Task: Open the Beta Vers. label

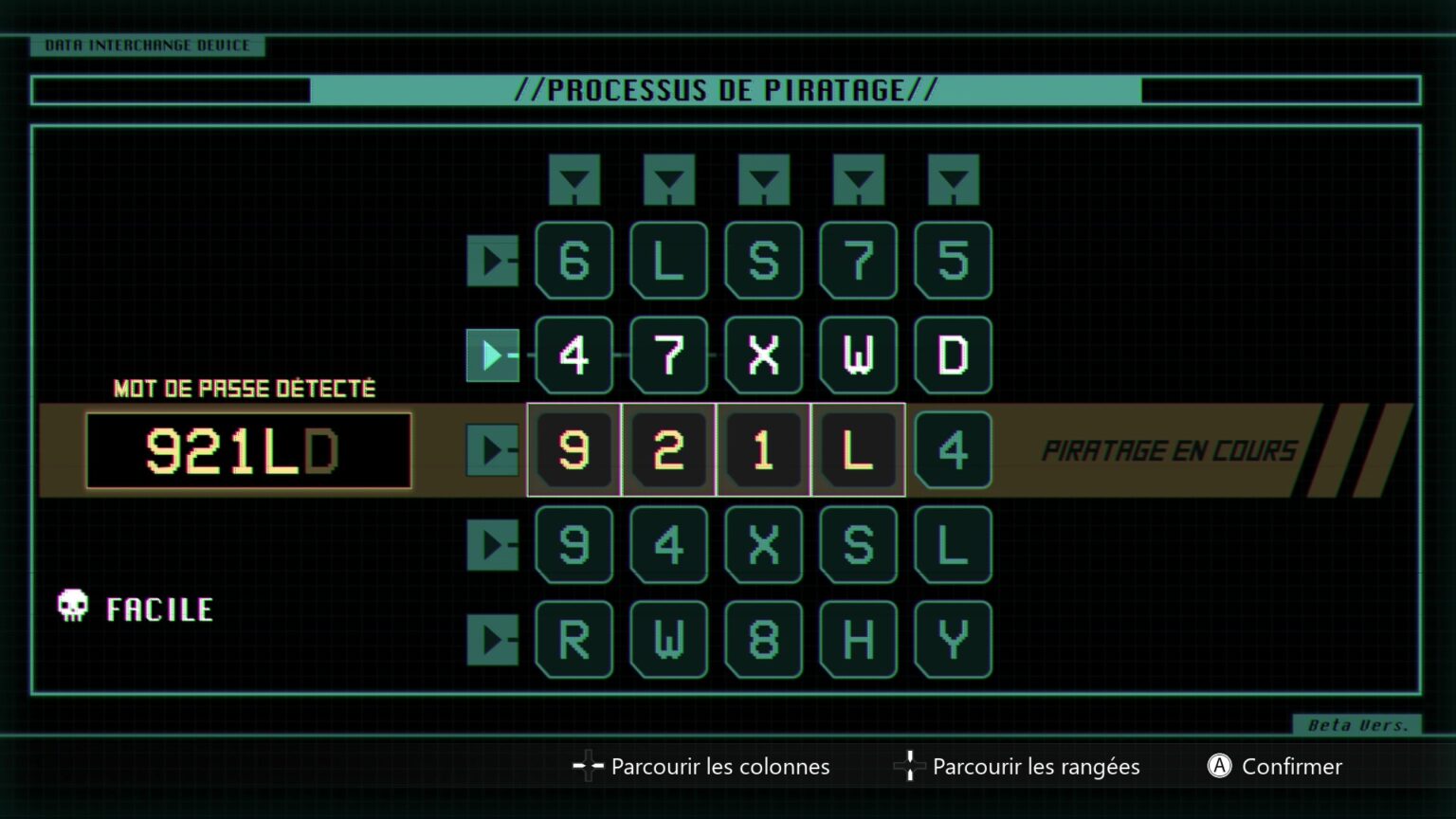Action: click(x=1356, y=724)
